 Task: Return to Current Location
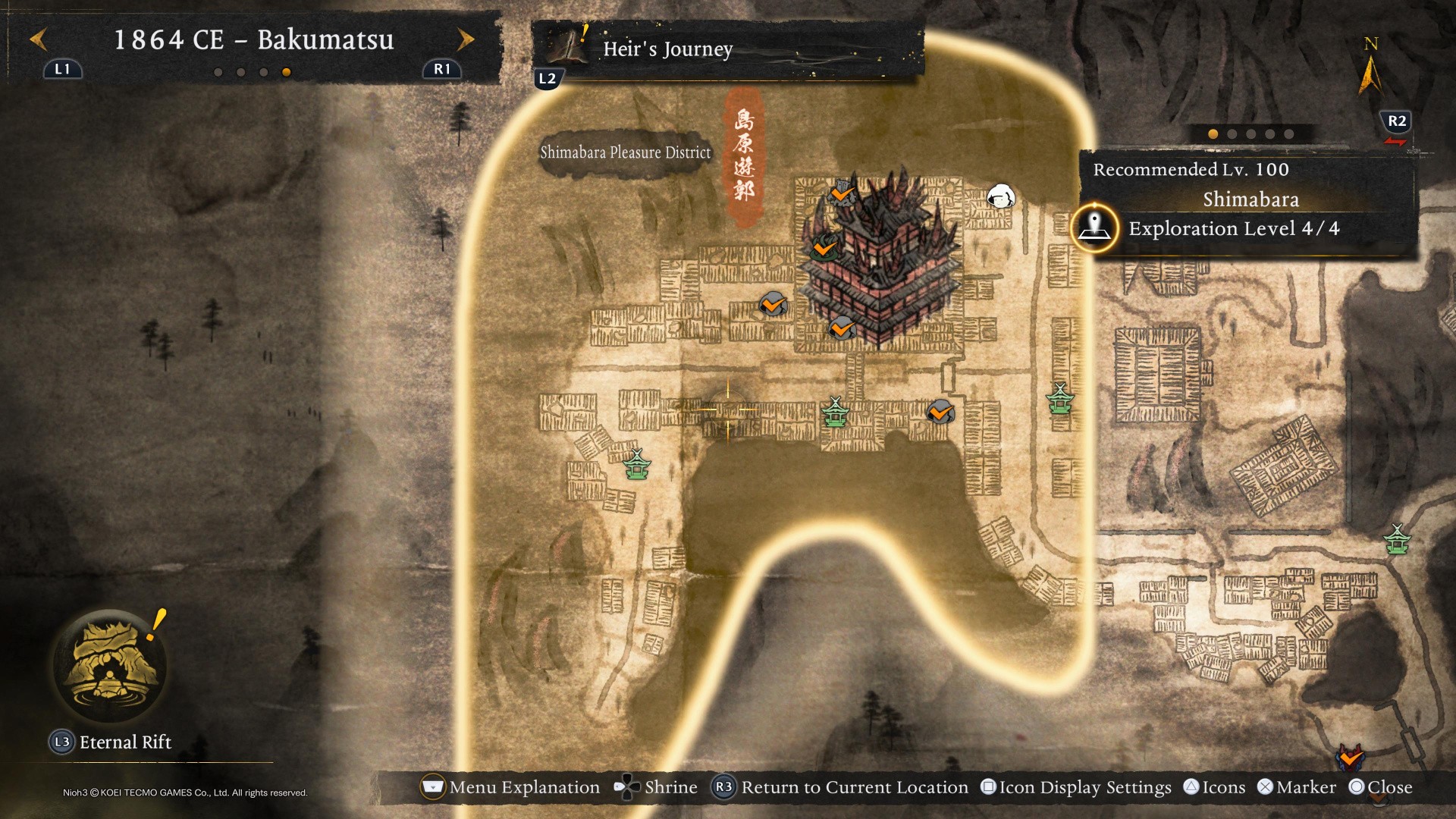click(840, 787)
